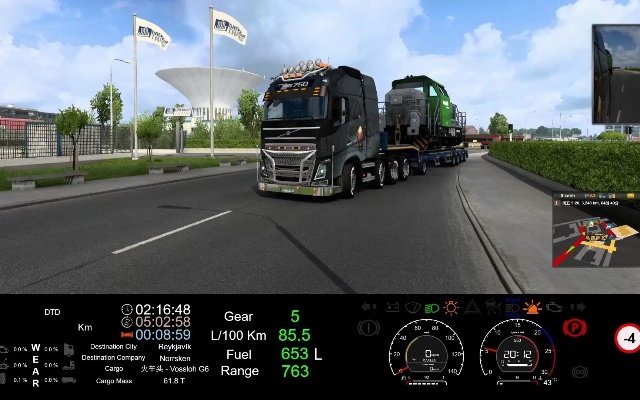Click the blue high beam indicator
Image resolution: width=640 pixels, height=400 pixels.
pos(512,307)
